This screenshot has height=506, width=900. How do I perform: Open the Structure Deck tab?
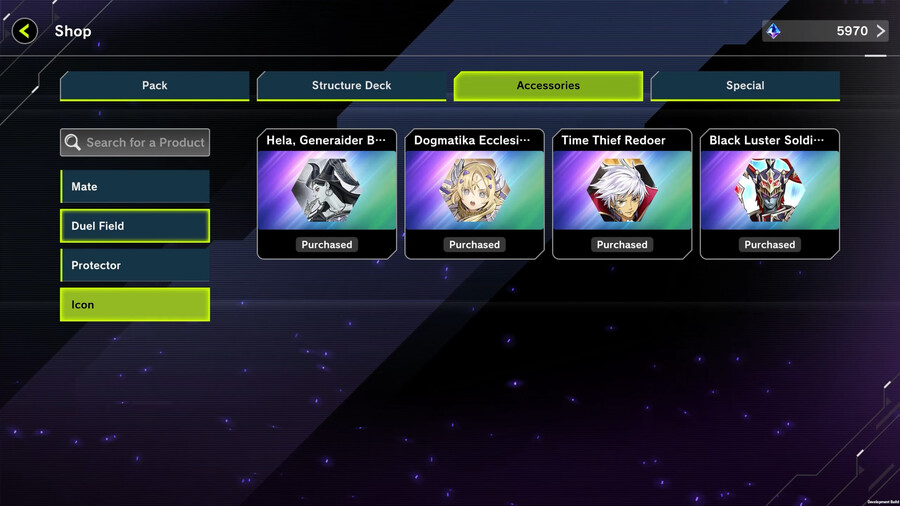pos(351,86)
